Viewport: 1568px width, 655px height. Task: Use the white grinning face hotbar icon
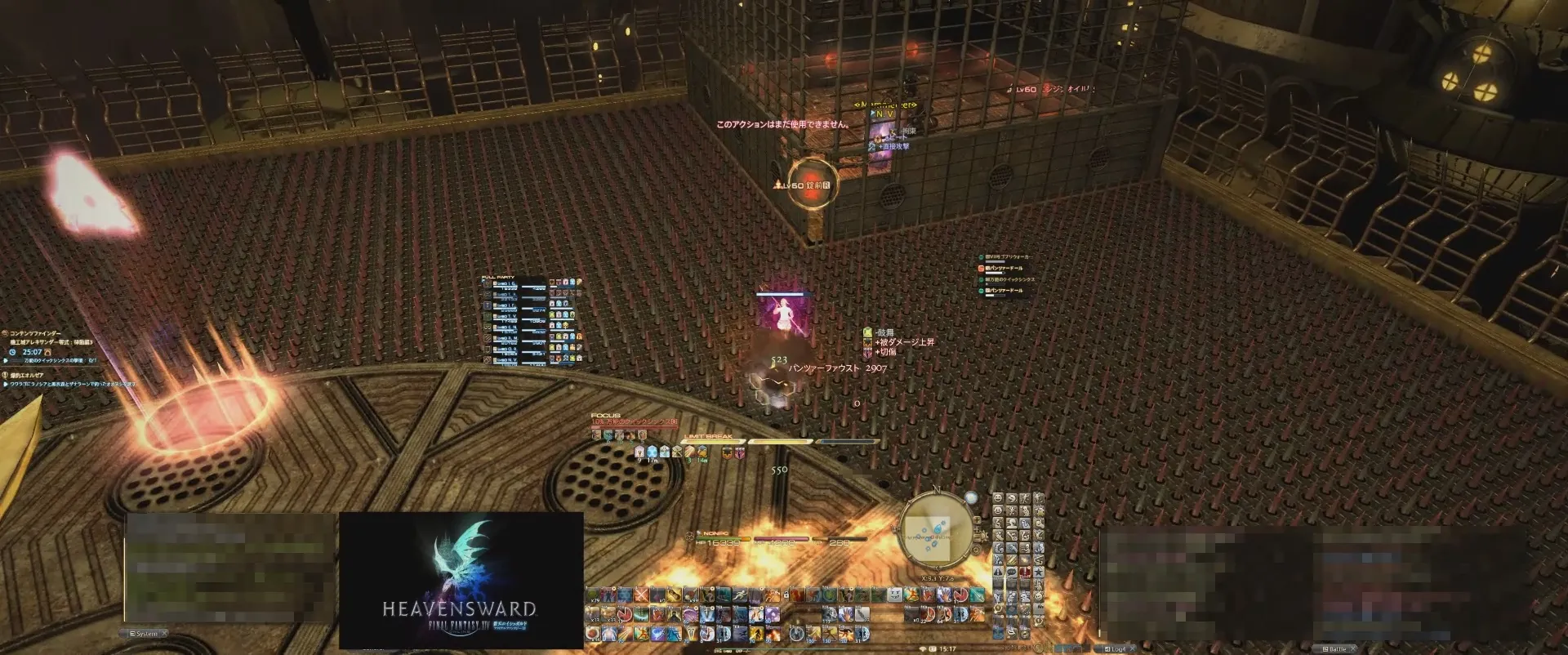tap(895, 595)
